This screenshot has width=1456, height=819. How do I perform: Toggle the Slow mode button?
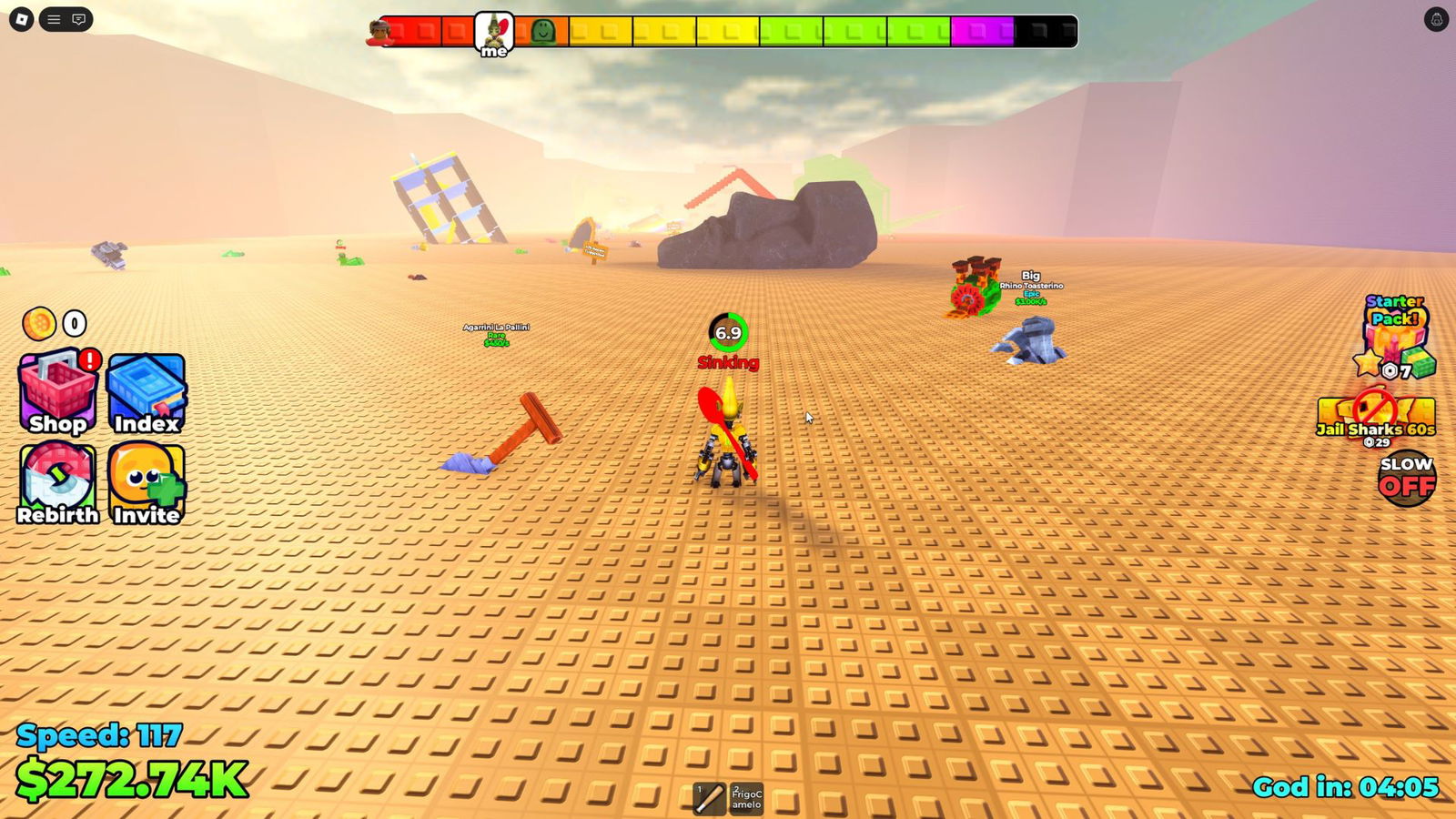coord(1406,478)
